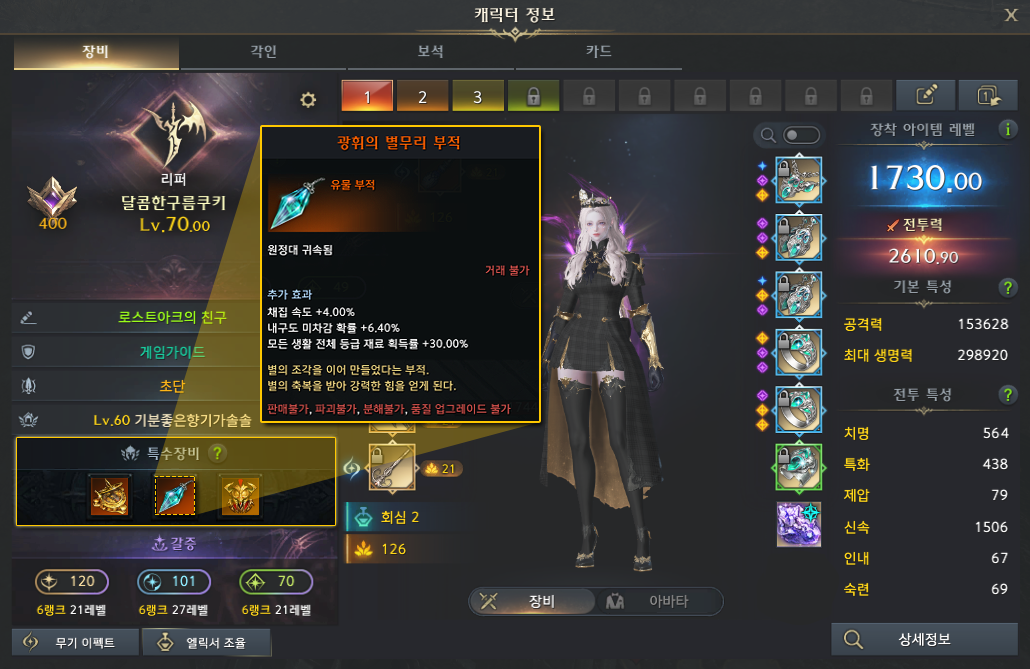Click the pencil edit preset button
The image size is (1030, 669).
(925, 96)
